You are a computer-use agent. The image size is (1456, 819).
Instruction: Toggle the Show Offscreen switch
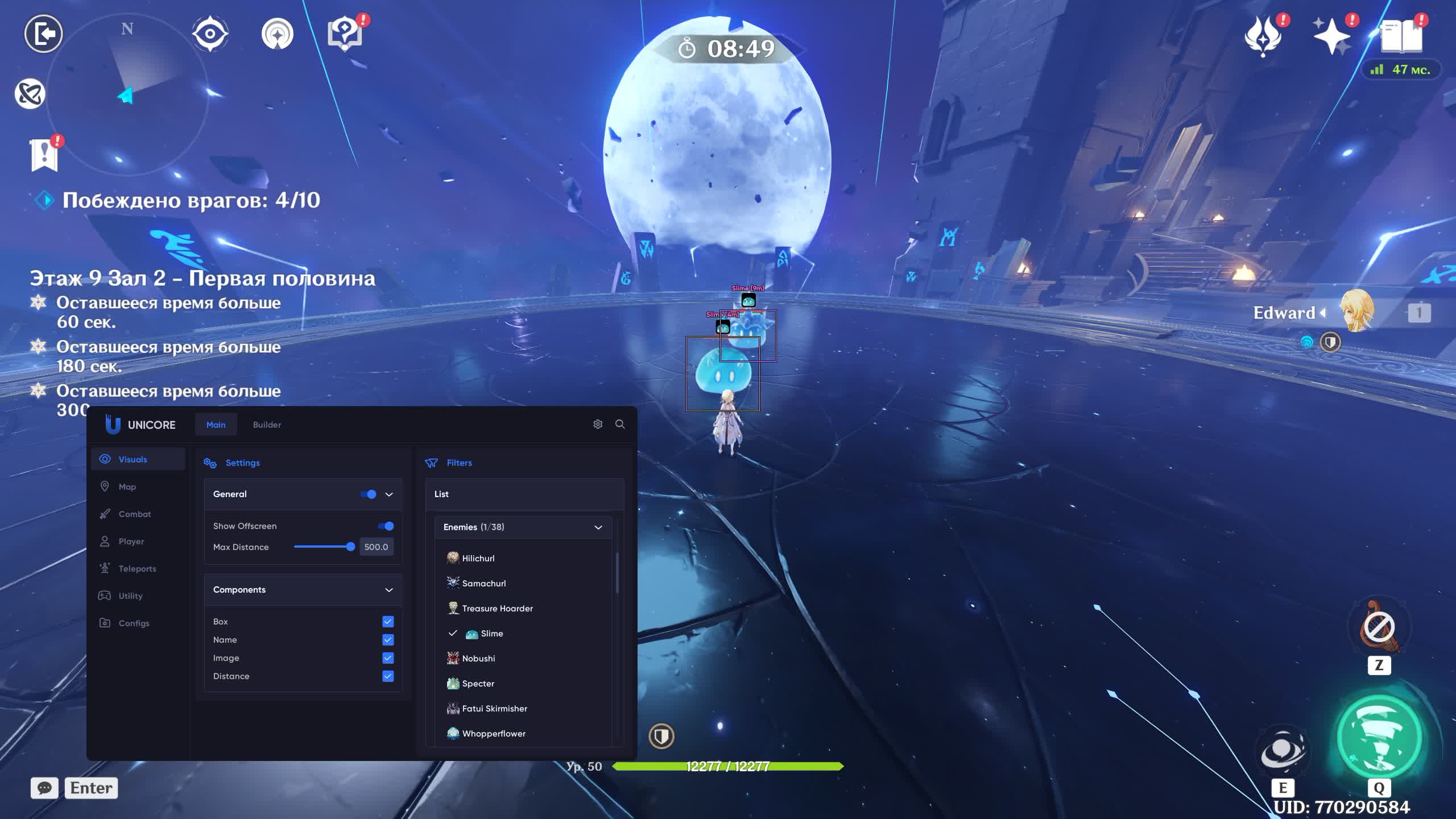(386, 526)
